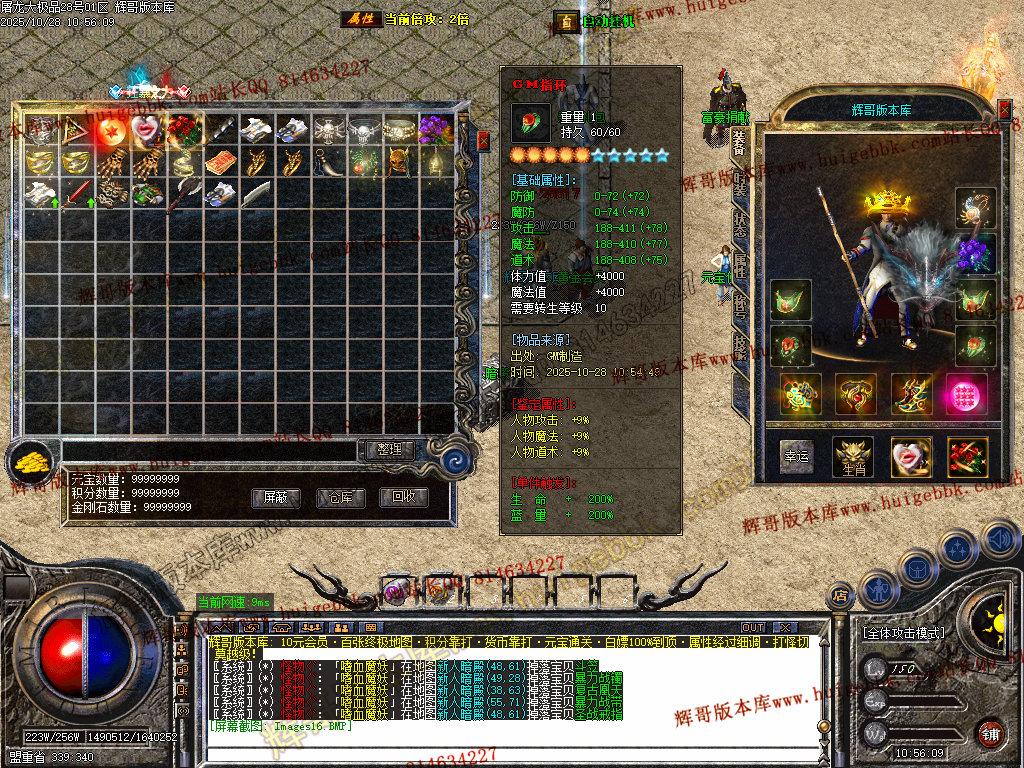Pick the red rose bouquet in the bag

click(182, 130)
